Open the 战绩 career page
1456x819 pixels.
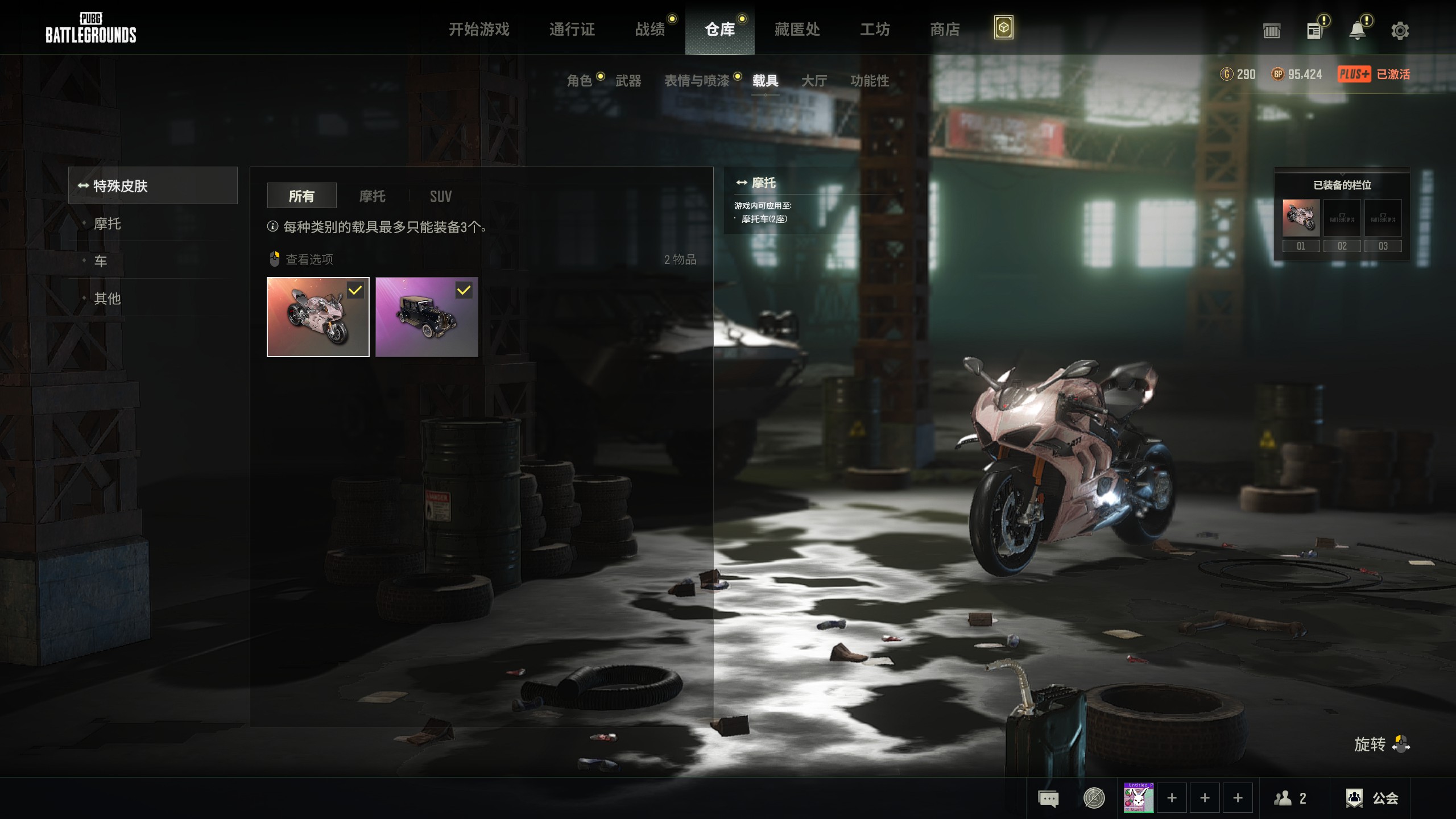650,29
